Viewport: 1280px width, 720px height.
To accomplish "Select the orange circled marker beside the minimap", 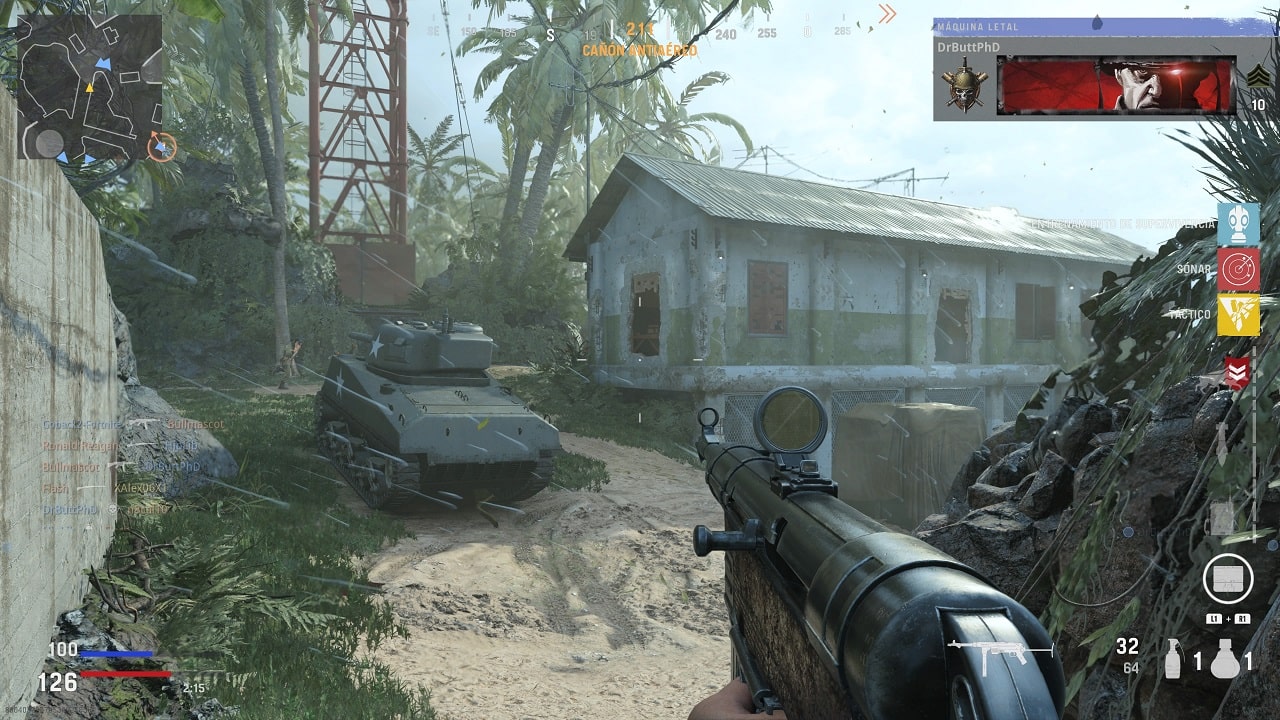I will [161, 146].
